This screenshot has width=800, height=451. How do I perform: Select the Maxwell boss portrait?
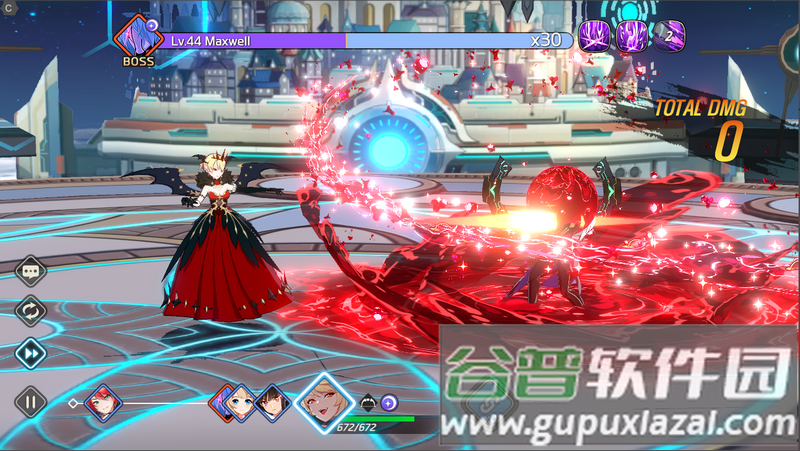[138, 39]
